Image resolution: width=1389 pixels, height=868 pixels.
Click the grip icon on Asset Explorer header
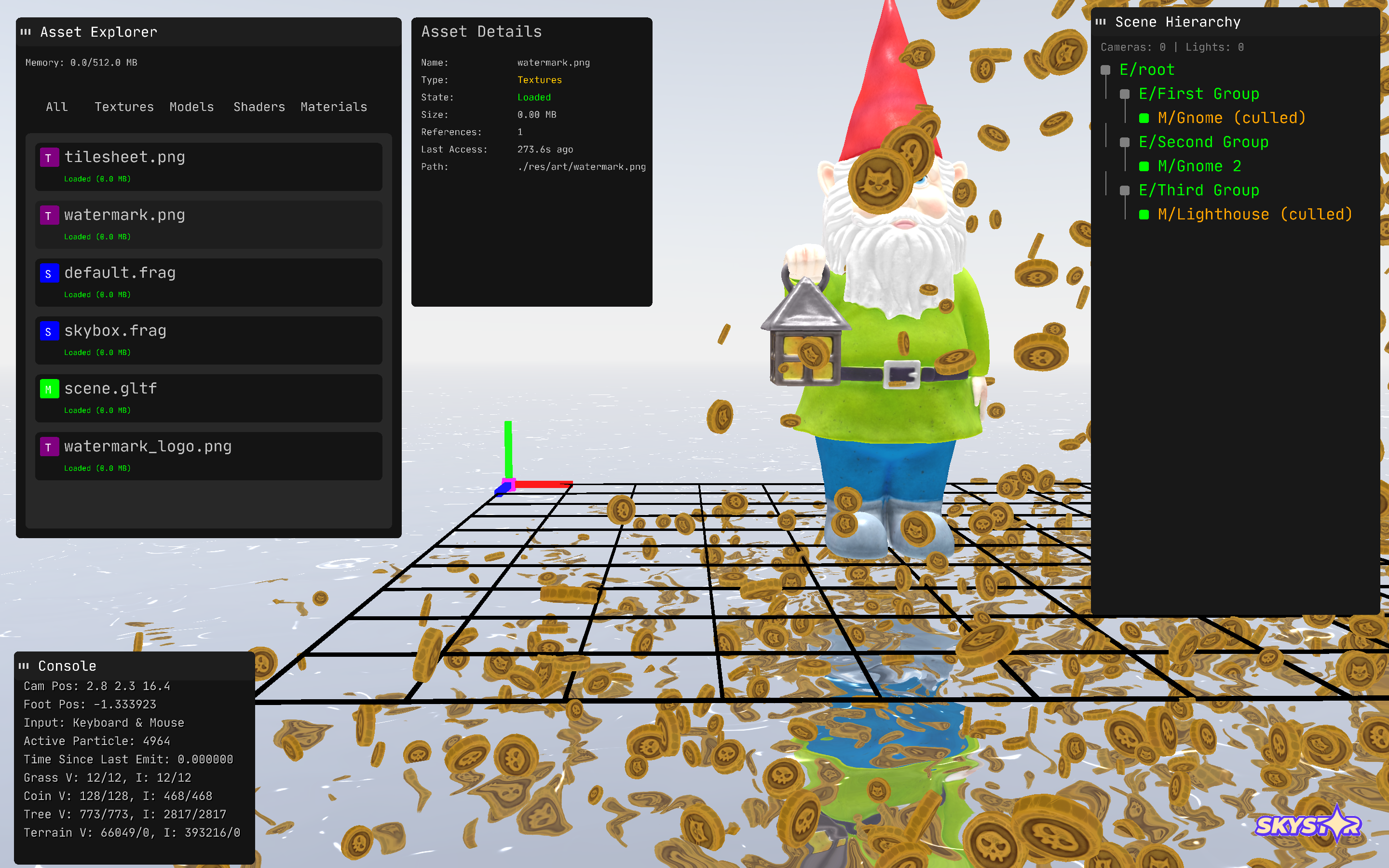[25, 32]
